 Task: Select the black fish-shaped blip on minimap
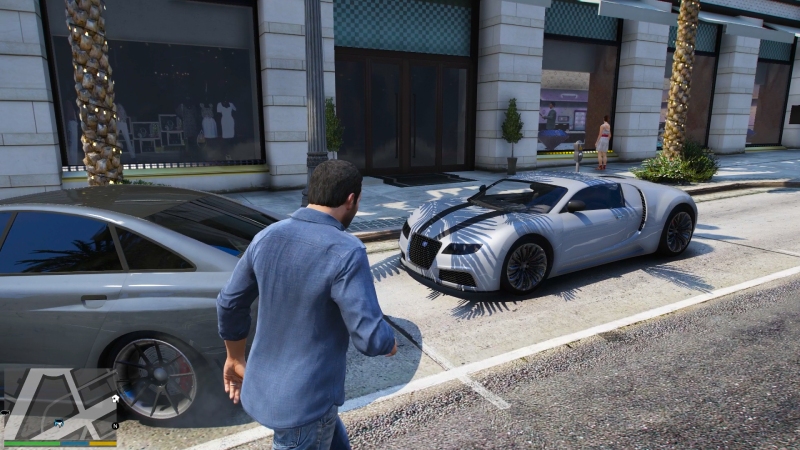[5, 412]
